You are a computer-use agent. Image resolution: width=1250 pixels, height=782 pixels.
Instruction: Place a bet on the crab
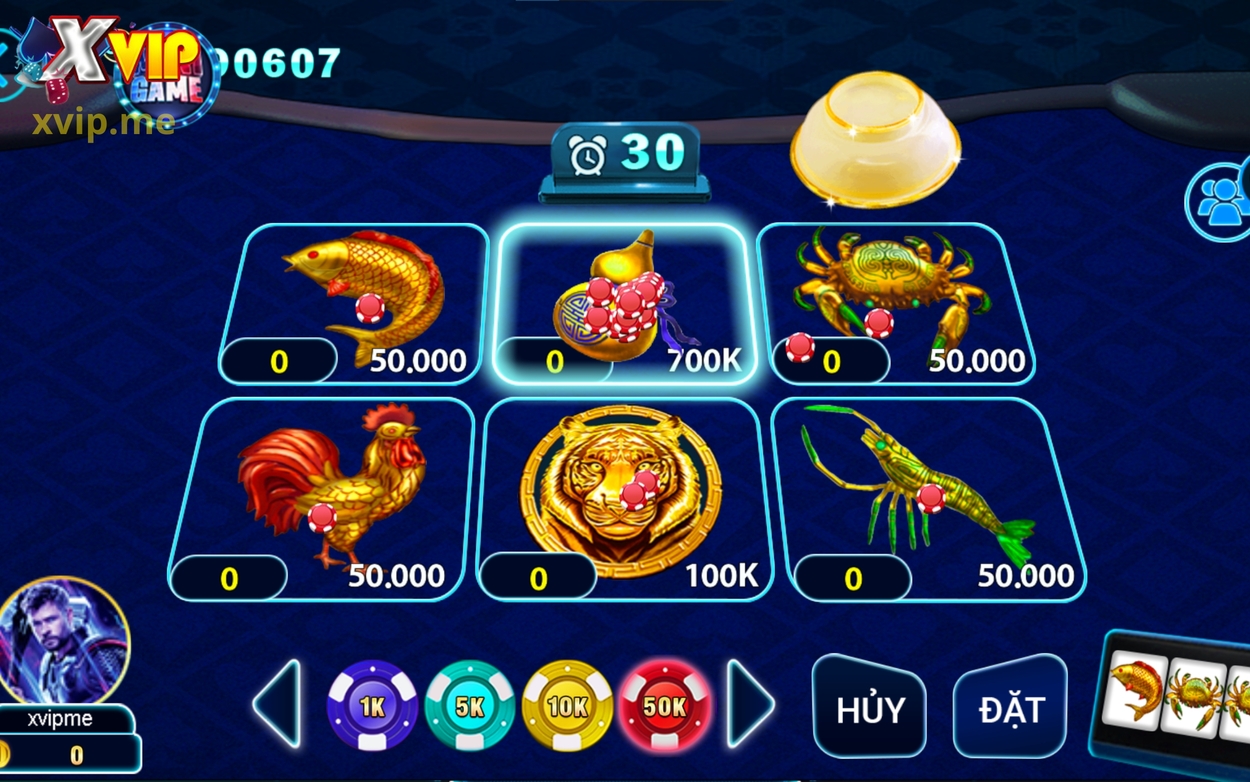(x=895, y=300)
